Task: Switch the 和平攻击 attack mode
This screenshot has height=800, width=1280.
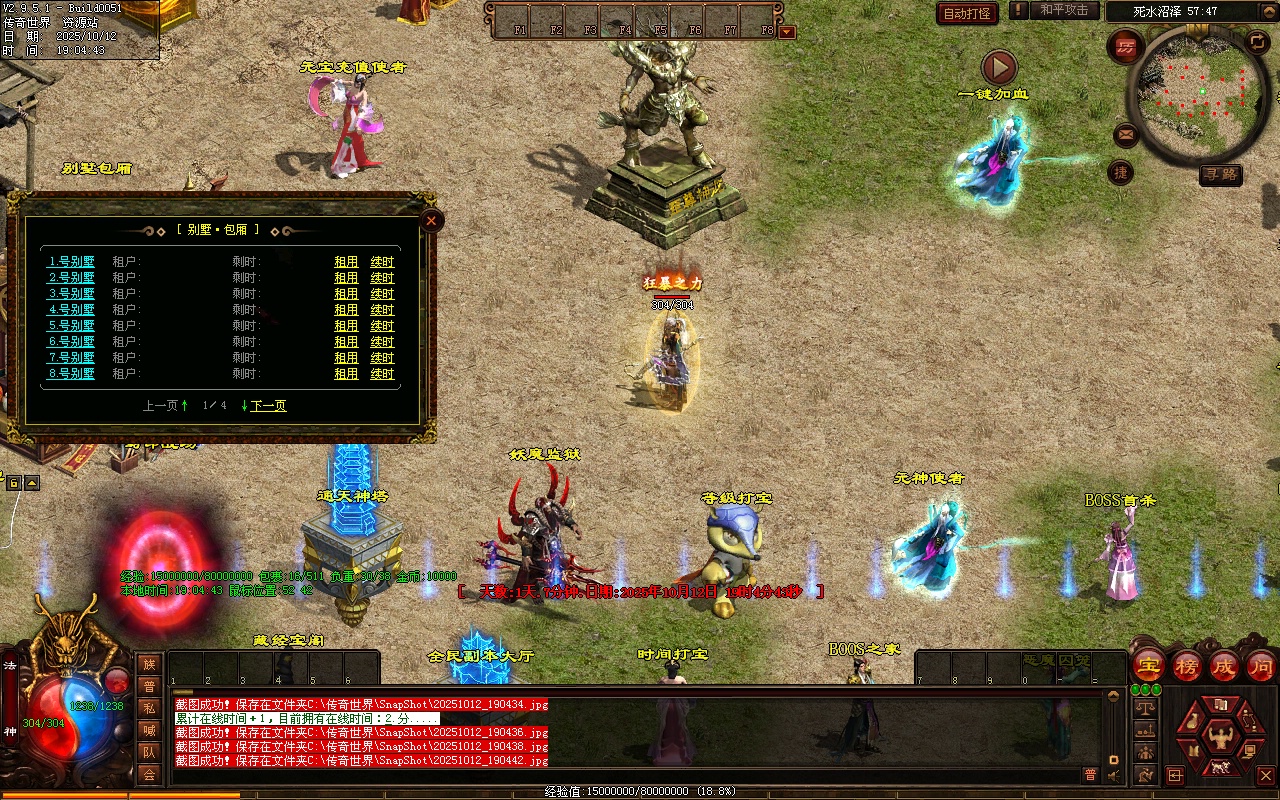Action: coord(1063,11)
